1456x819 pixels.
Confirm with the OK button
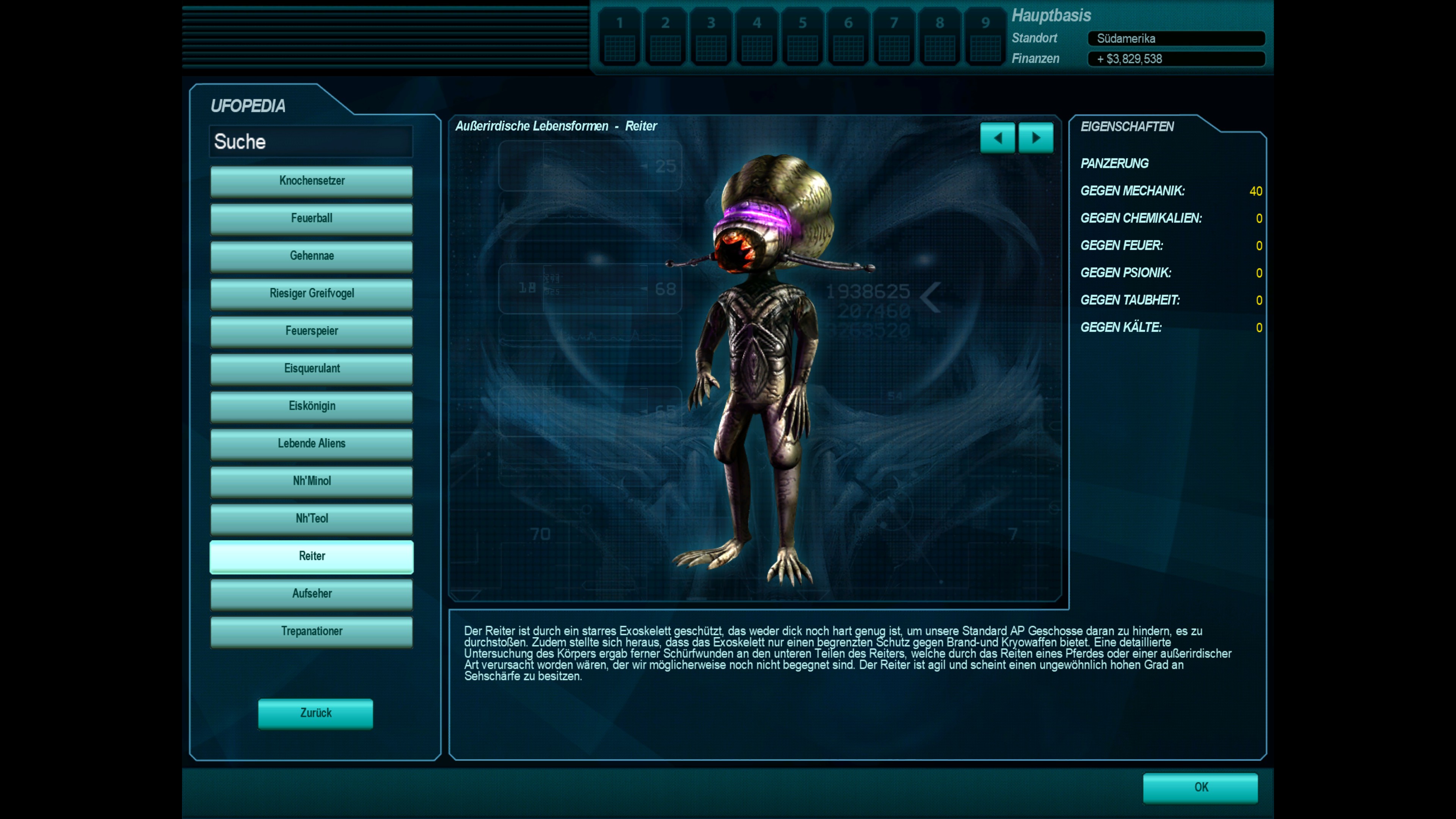click(x=1200, y=788)
